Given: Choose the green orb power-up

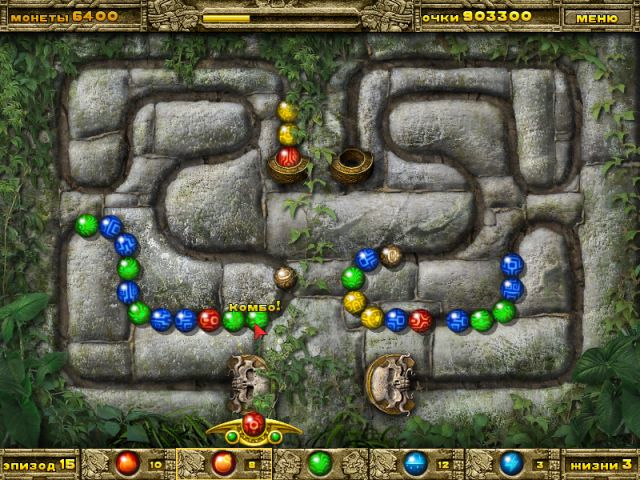Looking at the screenshot, I should point(319,463).
